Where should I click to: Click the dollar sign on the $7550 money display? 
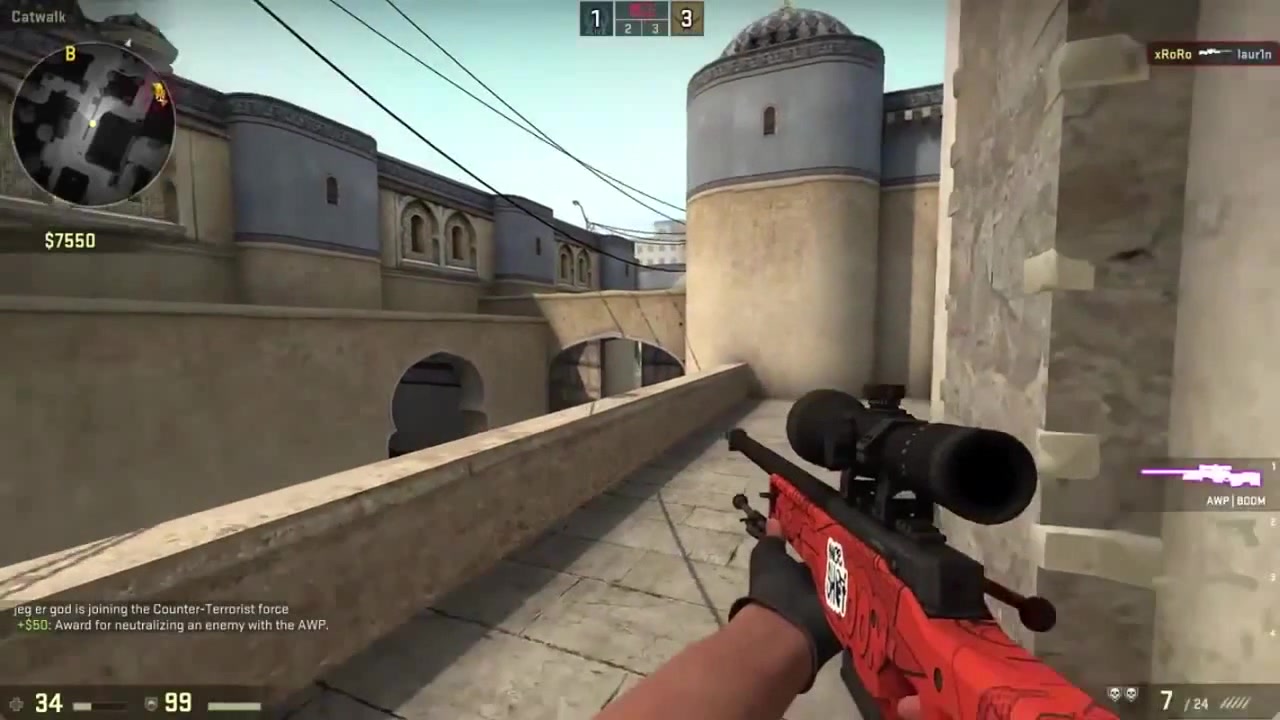[x=48, y=240]
